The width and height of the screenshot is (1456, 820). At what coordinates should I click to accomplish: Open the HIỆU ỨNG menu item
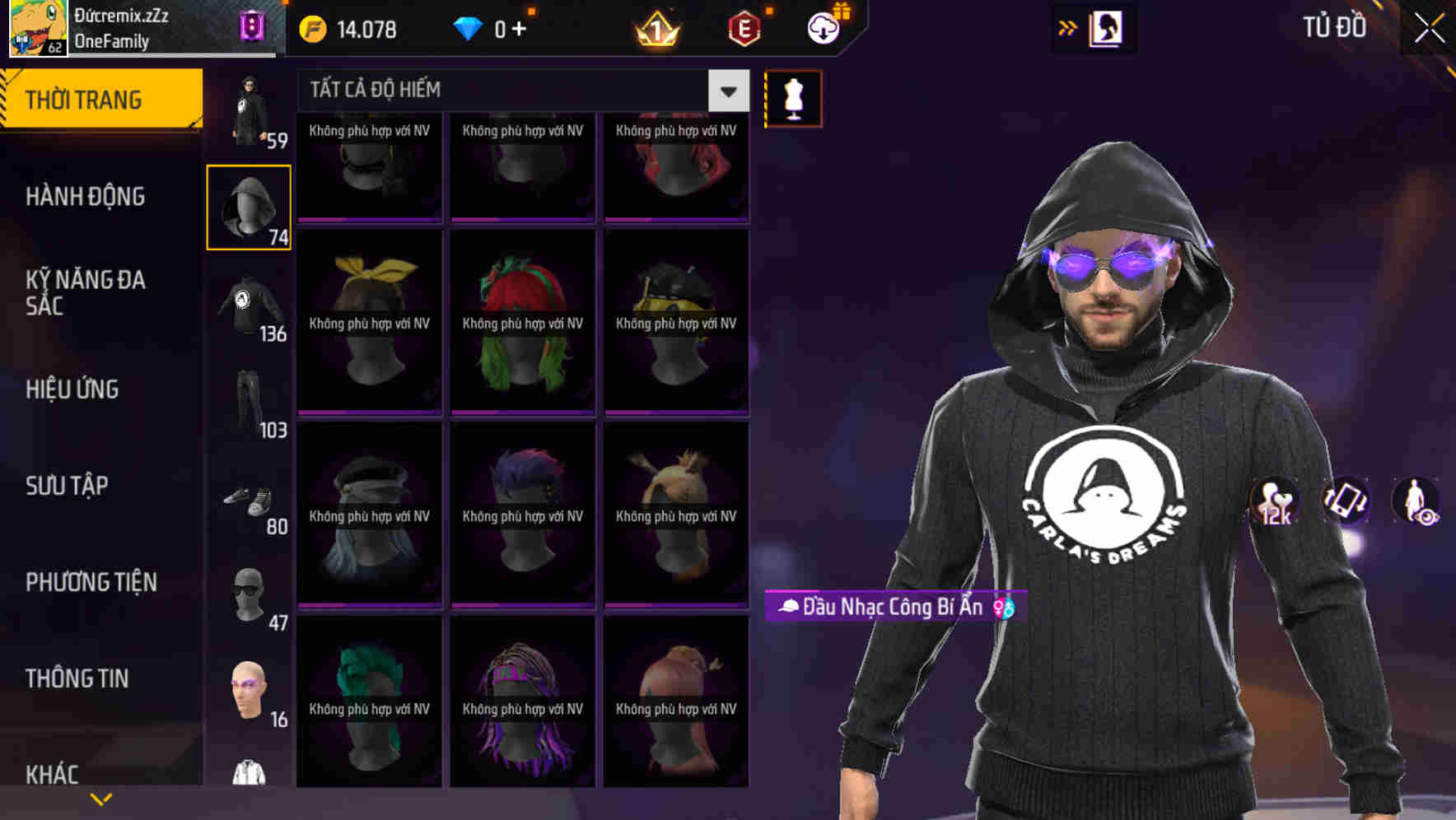point(72,389)
